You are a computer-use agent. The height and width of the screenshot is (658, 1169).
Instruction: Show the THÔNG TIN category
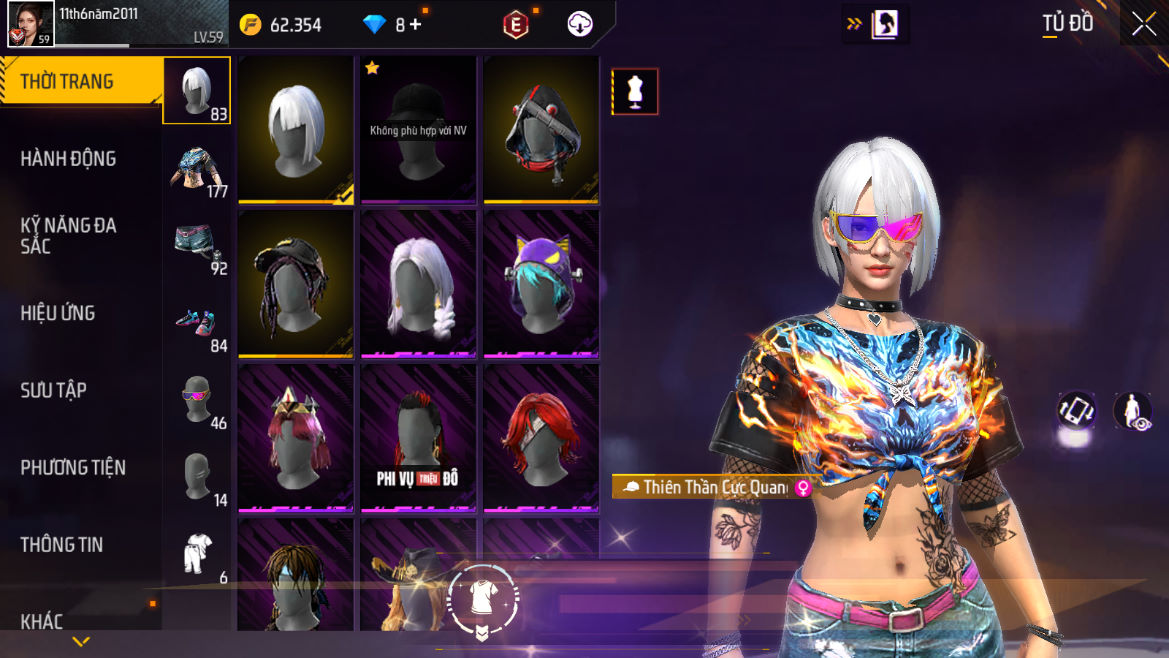click(62, 544)
